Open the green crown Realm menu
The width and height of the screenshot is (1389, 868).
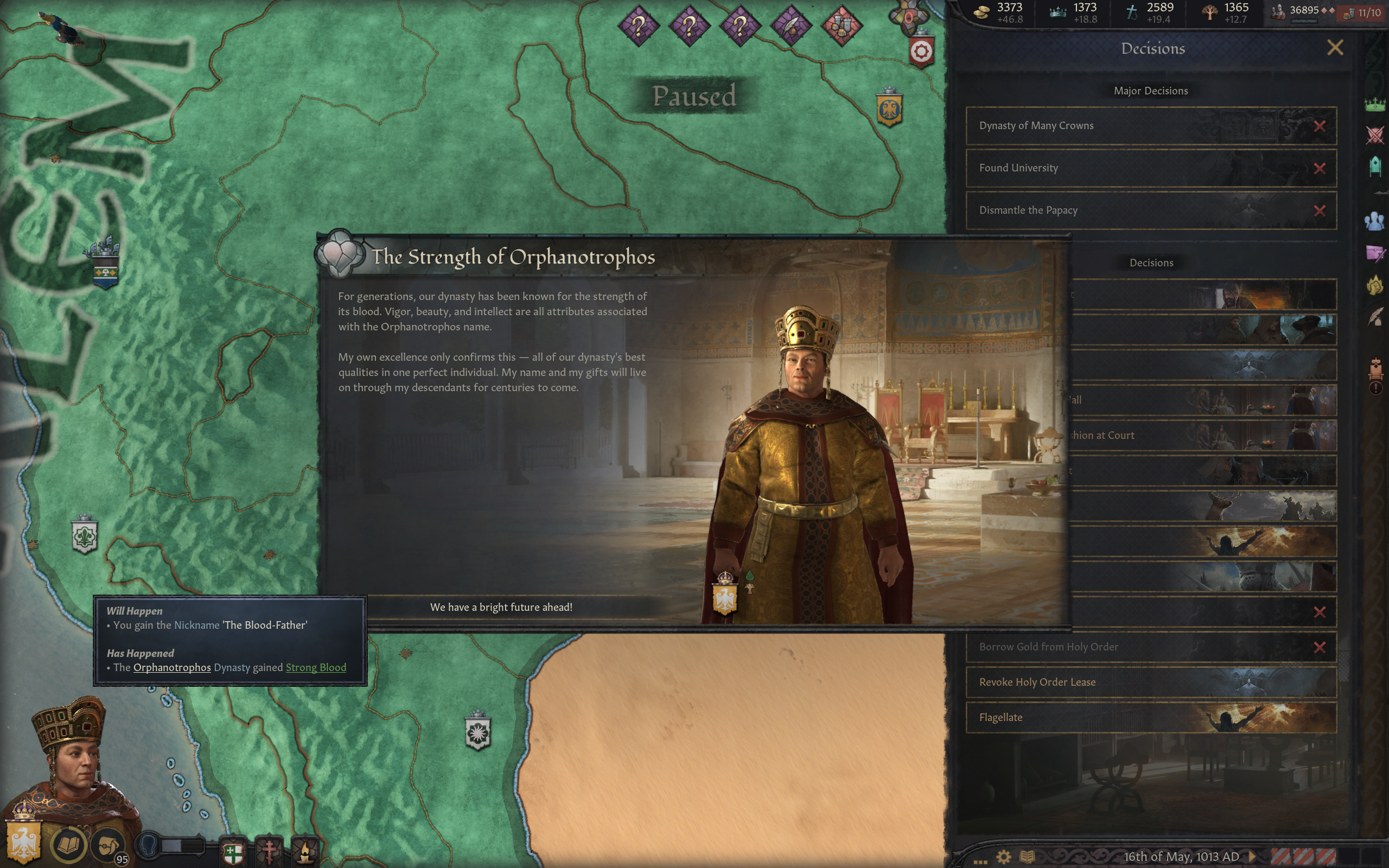point(1375,105)
